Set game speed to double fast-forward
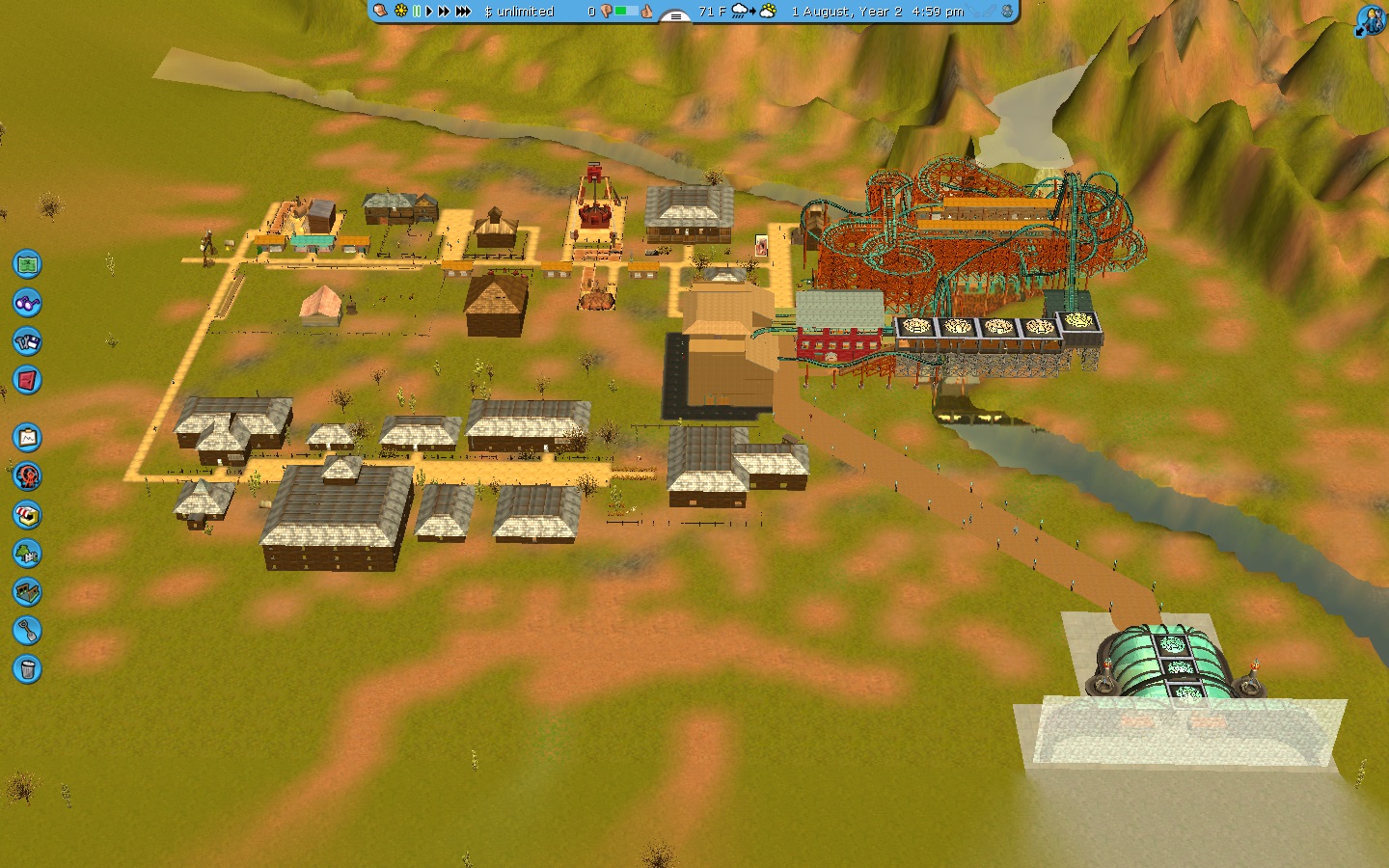The height and width of the screenshot is (868, 1389). tap(444, 12)
